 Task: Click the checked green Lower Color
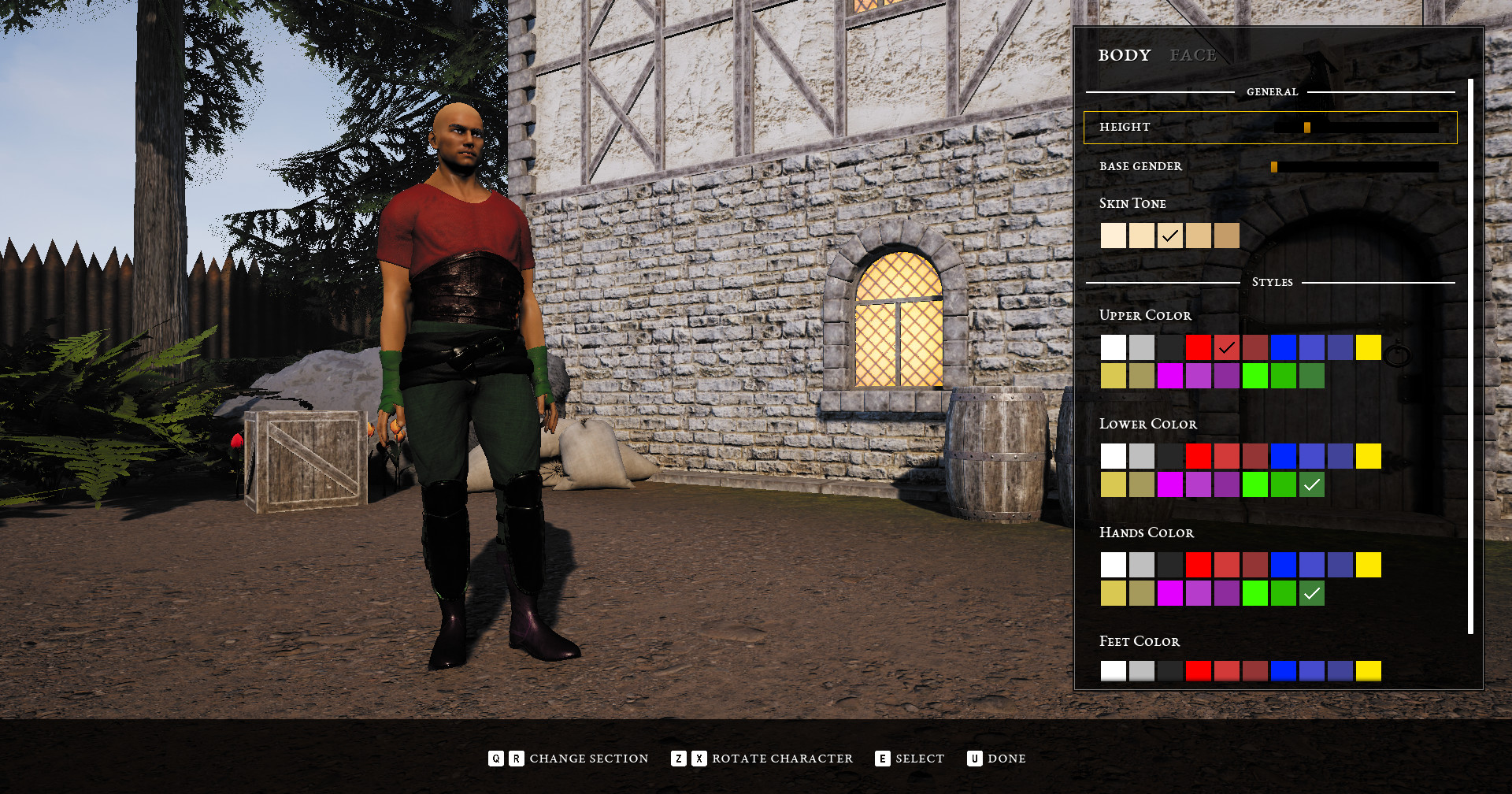point(1311,485)
